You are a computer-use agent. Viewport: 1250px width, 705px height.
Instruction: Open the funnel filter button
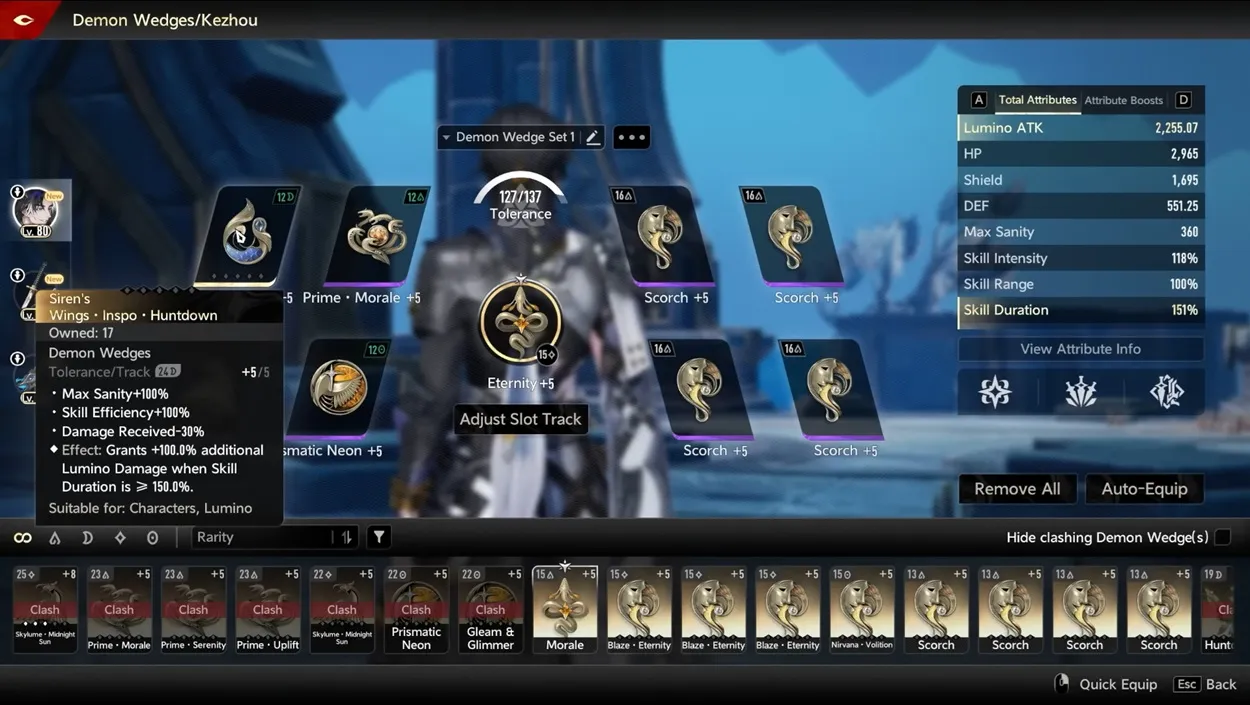point(379,537)
